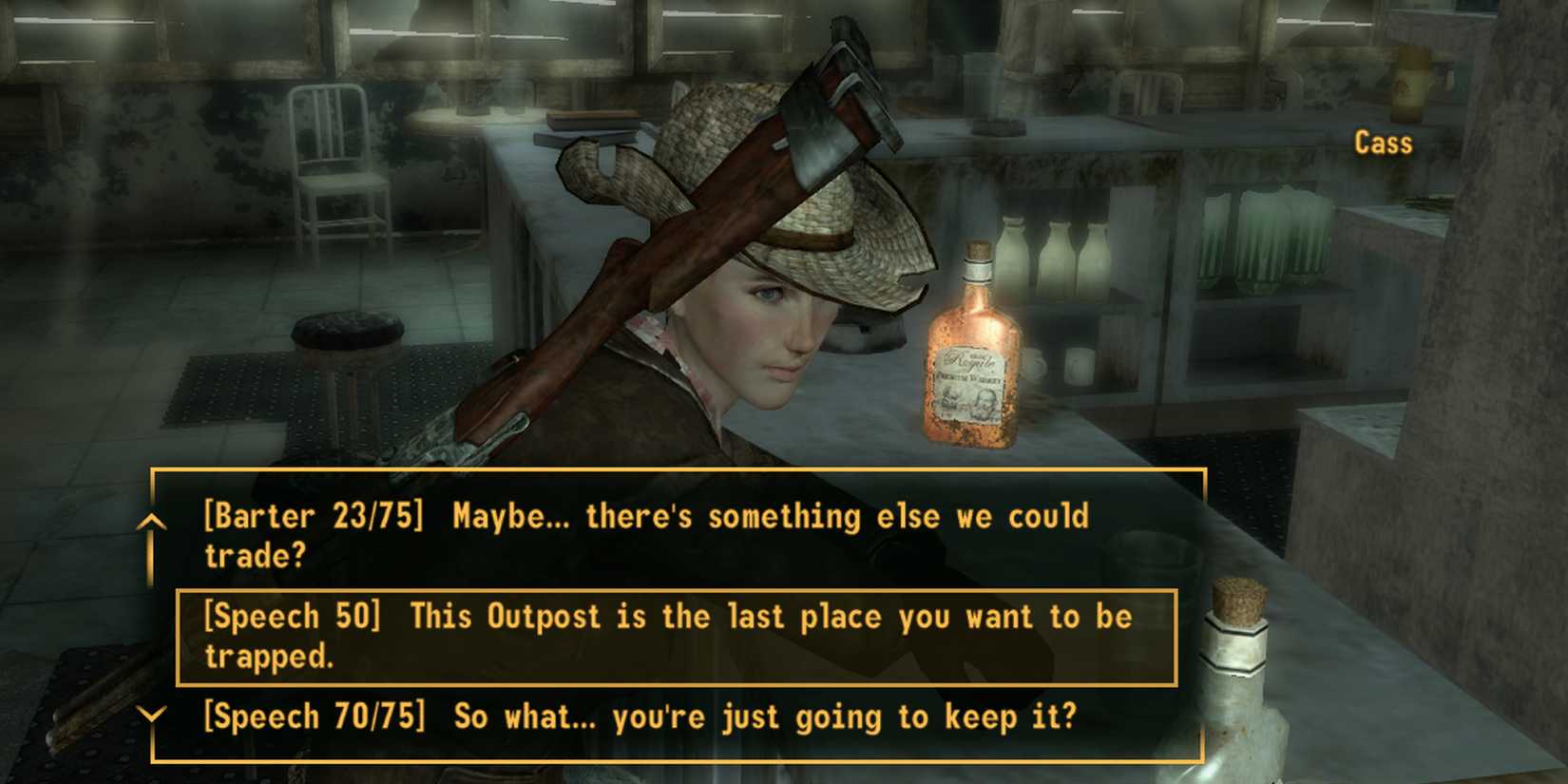Click the up scroll arrow for dialogue

point(150,523)
